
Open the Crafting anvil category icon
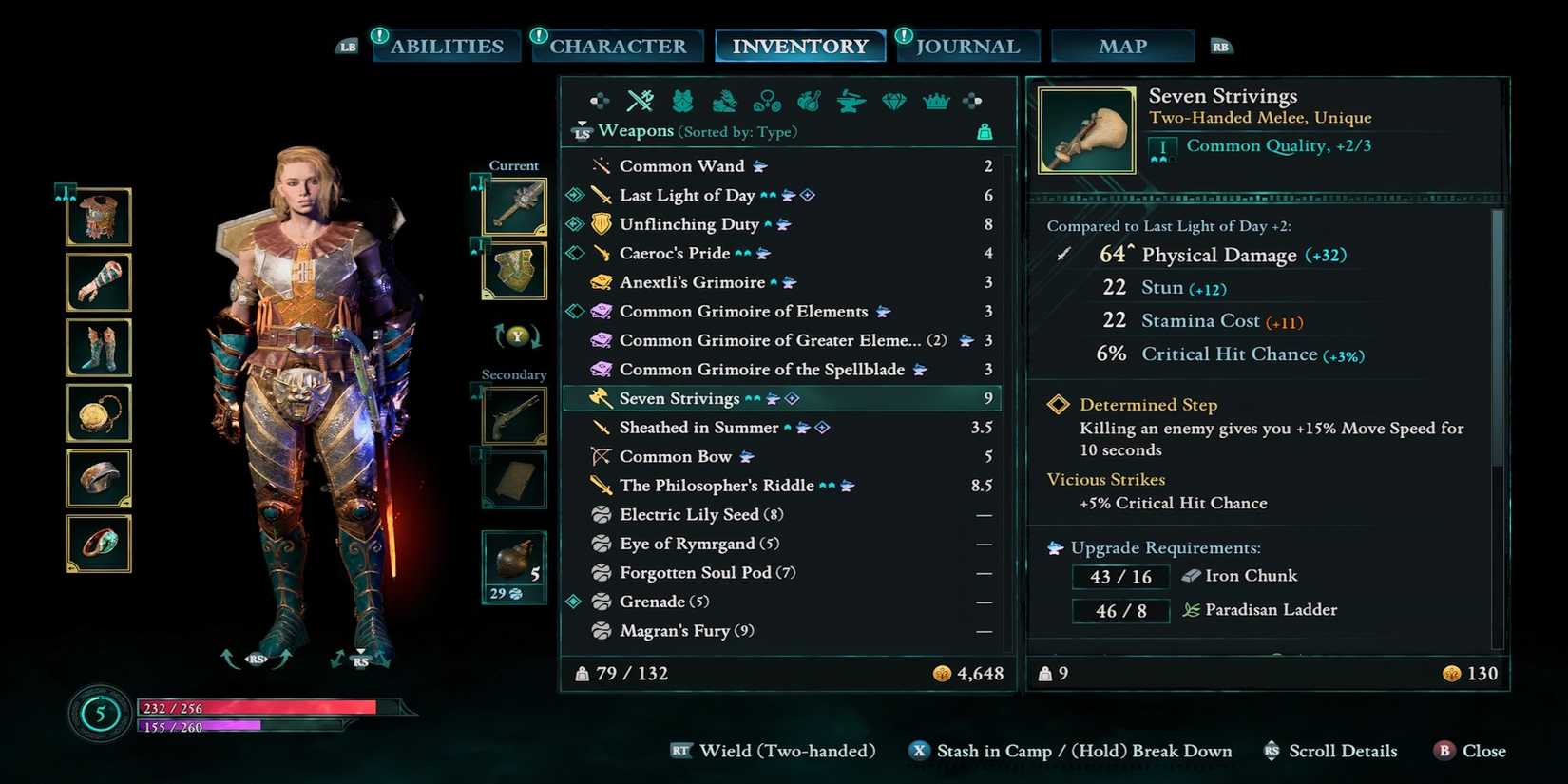[849, 100]
